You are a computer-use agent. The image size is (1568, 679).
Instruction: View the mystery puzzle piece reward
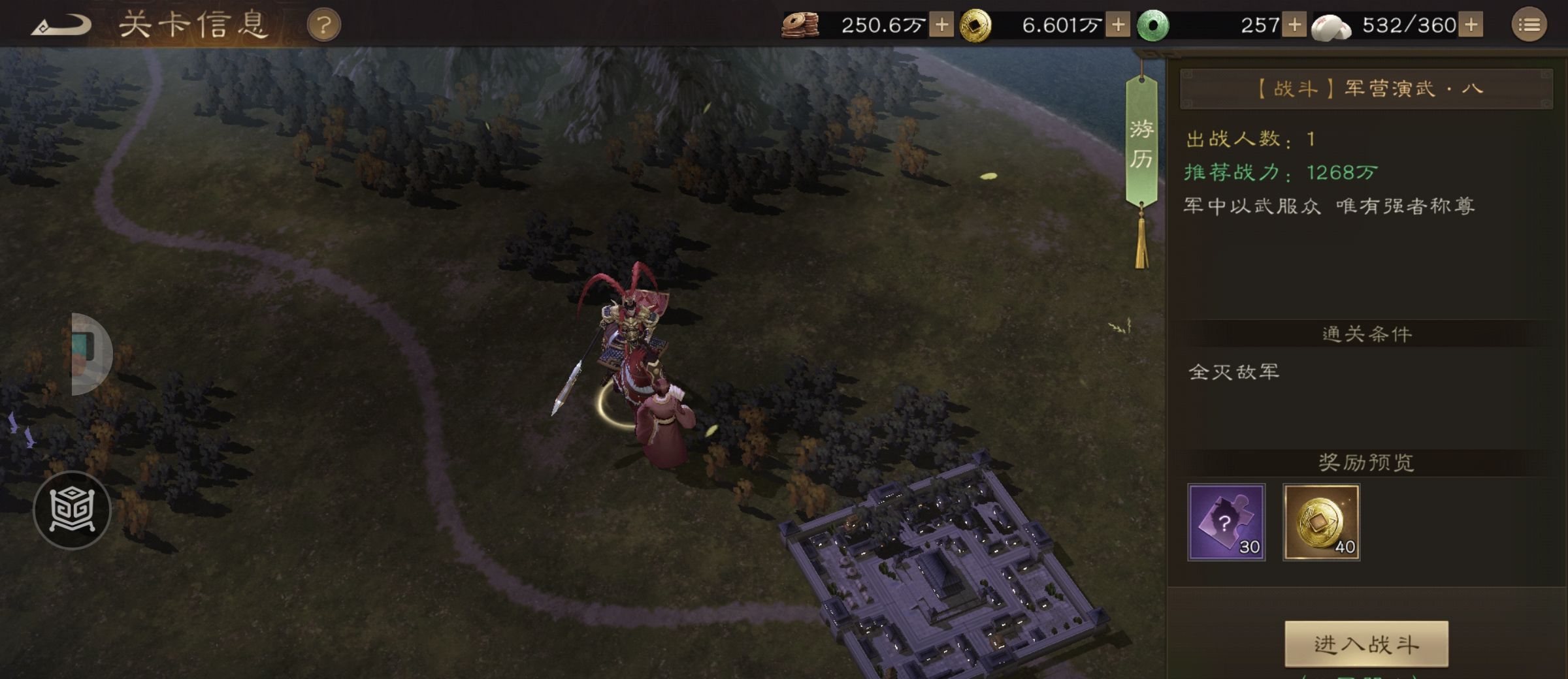click(x=1226, y=522)
